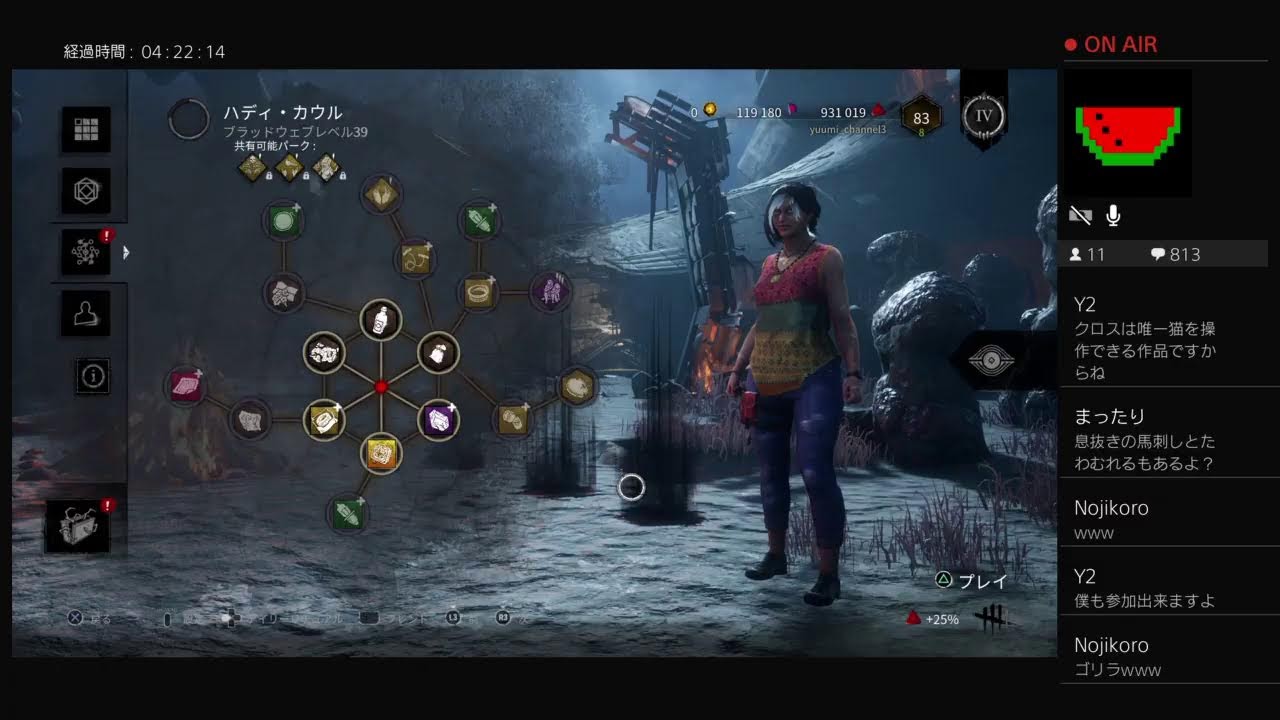The height and width of the screenshot is (720, 1280).
Task: Open the info circle button
Action: click(94, 376)
